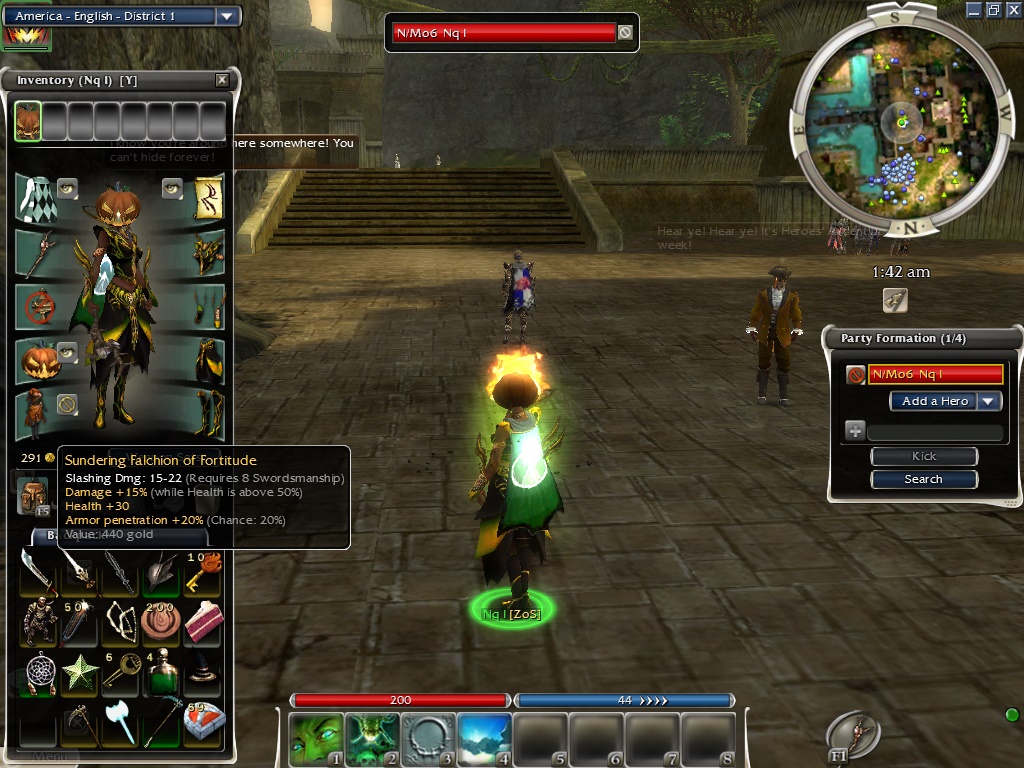Open the backpack bag icon
Image resolution: width=1024 pixels, height=768 pixels.
point(33,495)
